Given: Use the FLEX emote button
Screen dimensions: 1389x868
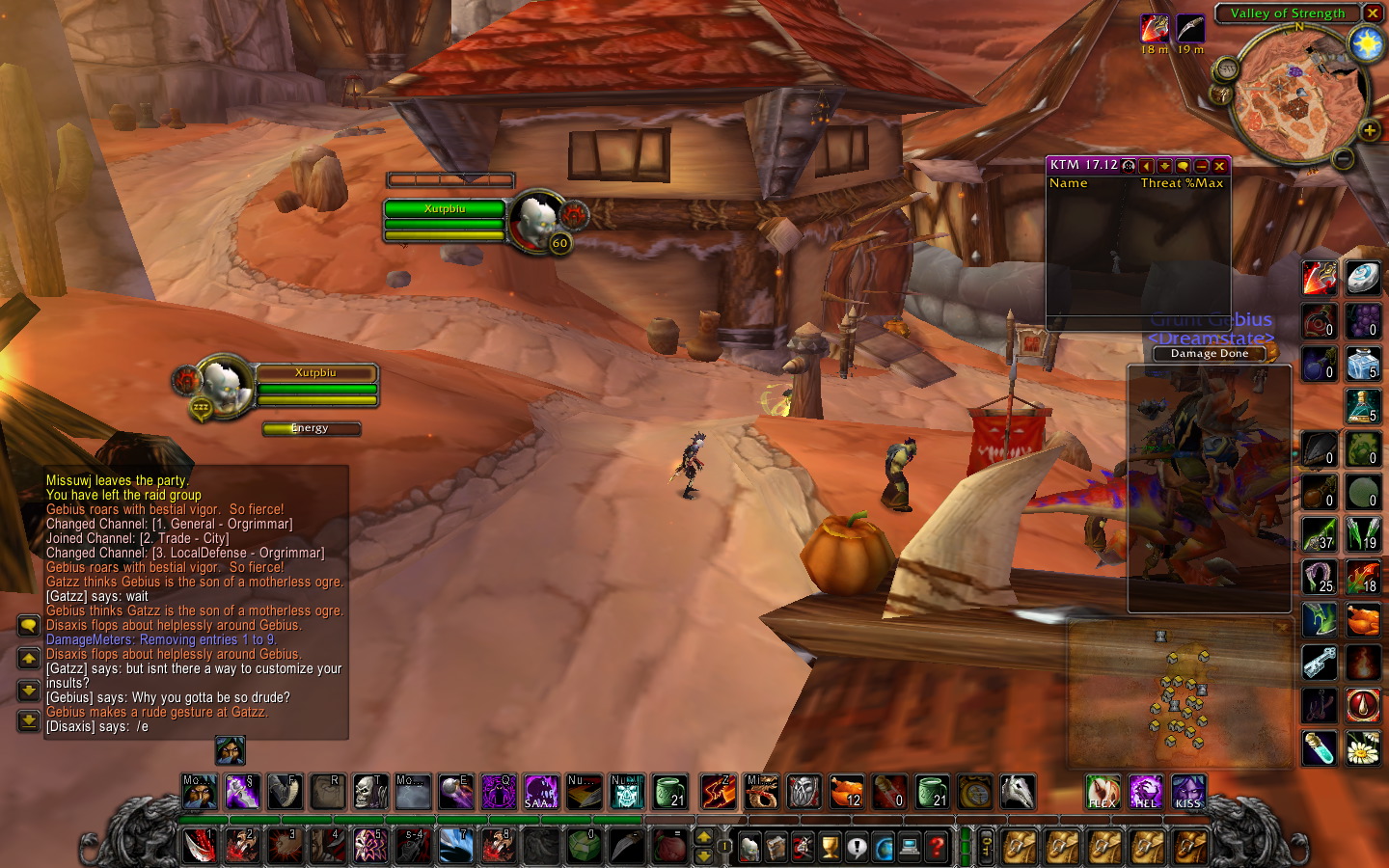Looking at the screenshot, I should (1103, 792).
